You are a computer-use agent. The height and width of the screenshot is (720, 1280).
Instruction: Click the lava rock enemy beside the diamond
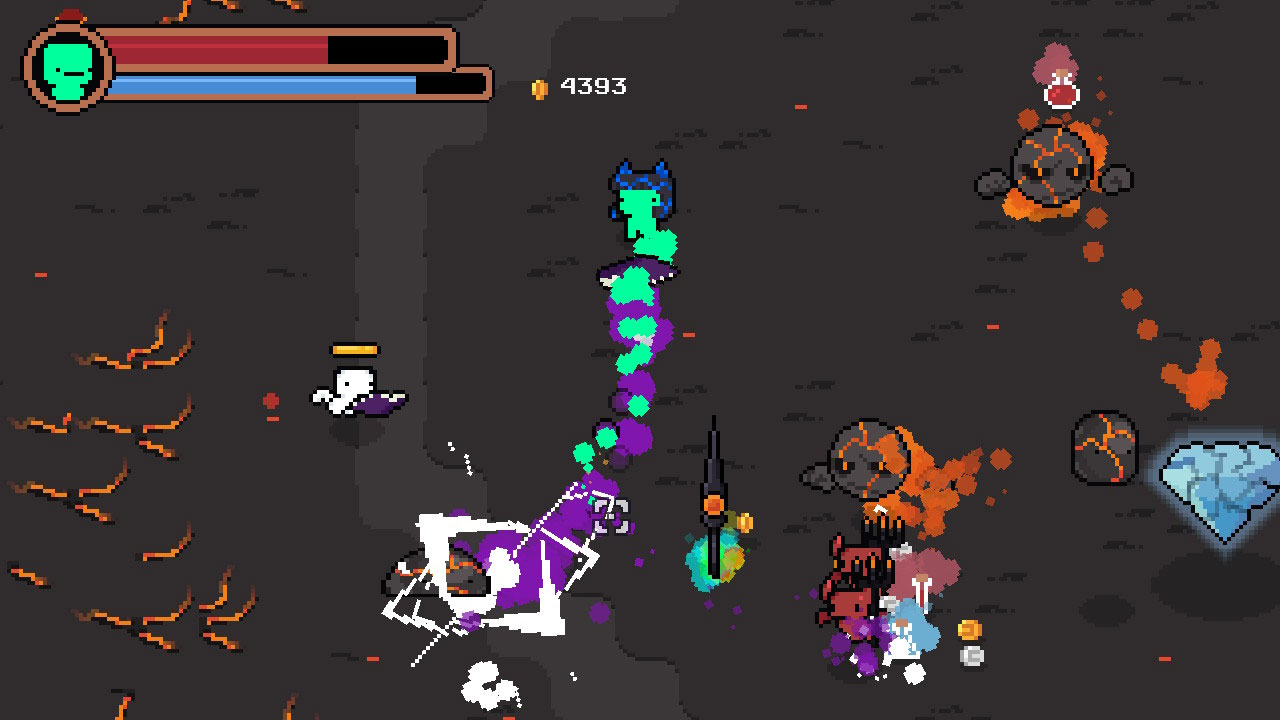click(1105, 449)
